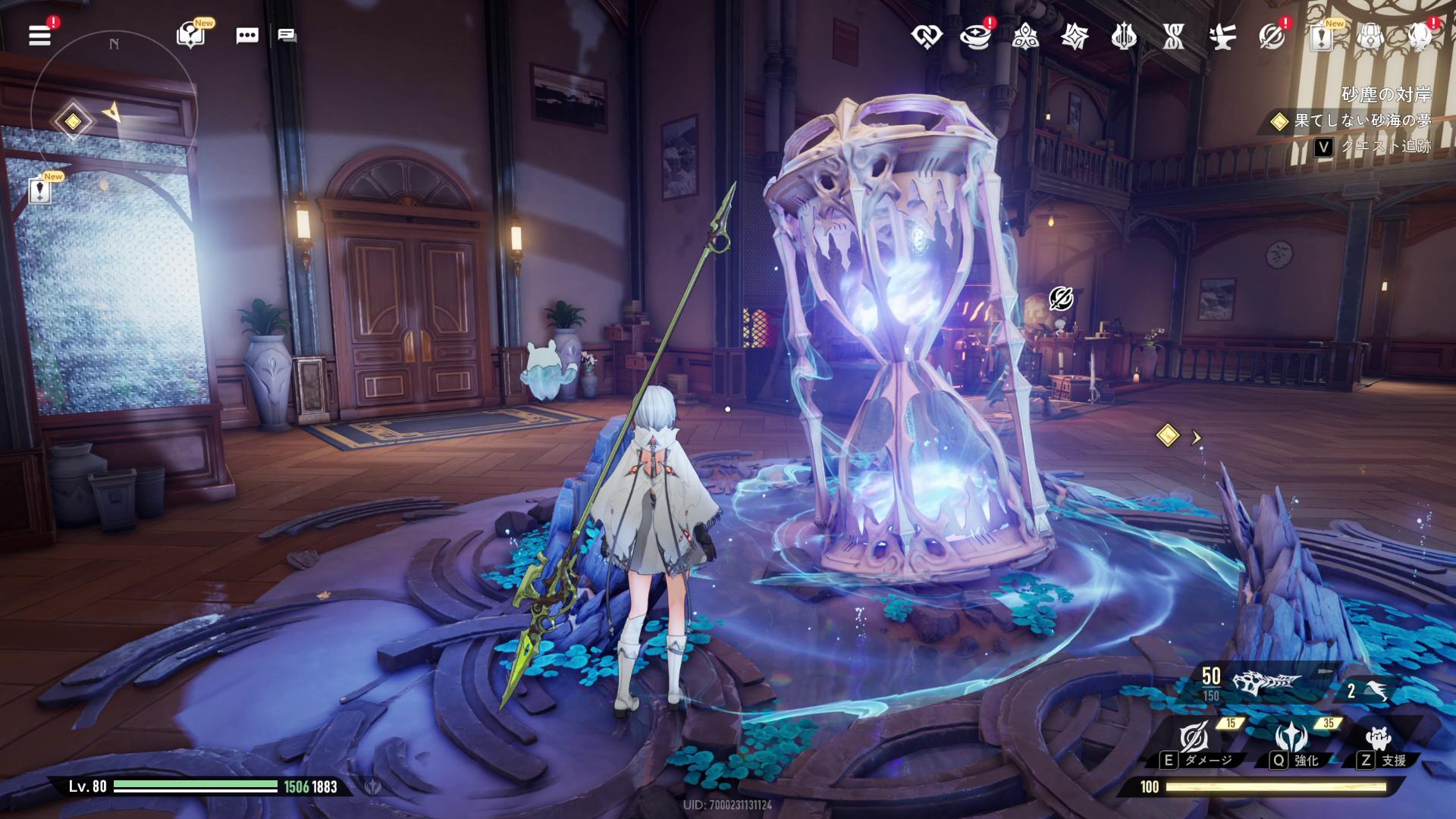The height and width of the screenshot is (819, 1456).
Task: Open the hamburger main menu
Action: (x=40, y=35)
